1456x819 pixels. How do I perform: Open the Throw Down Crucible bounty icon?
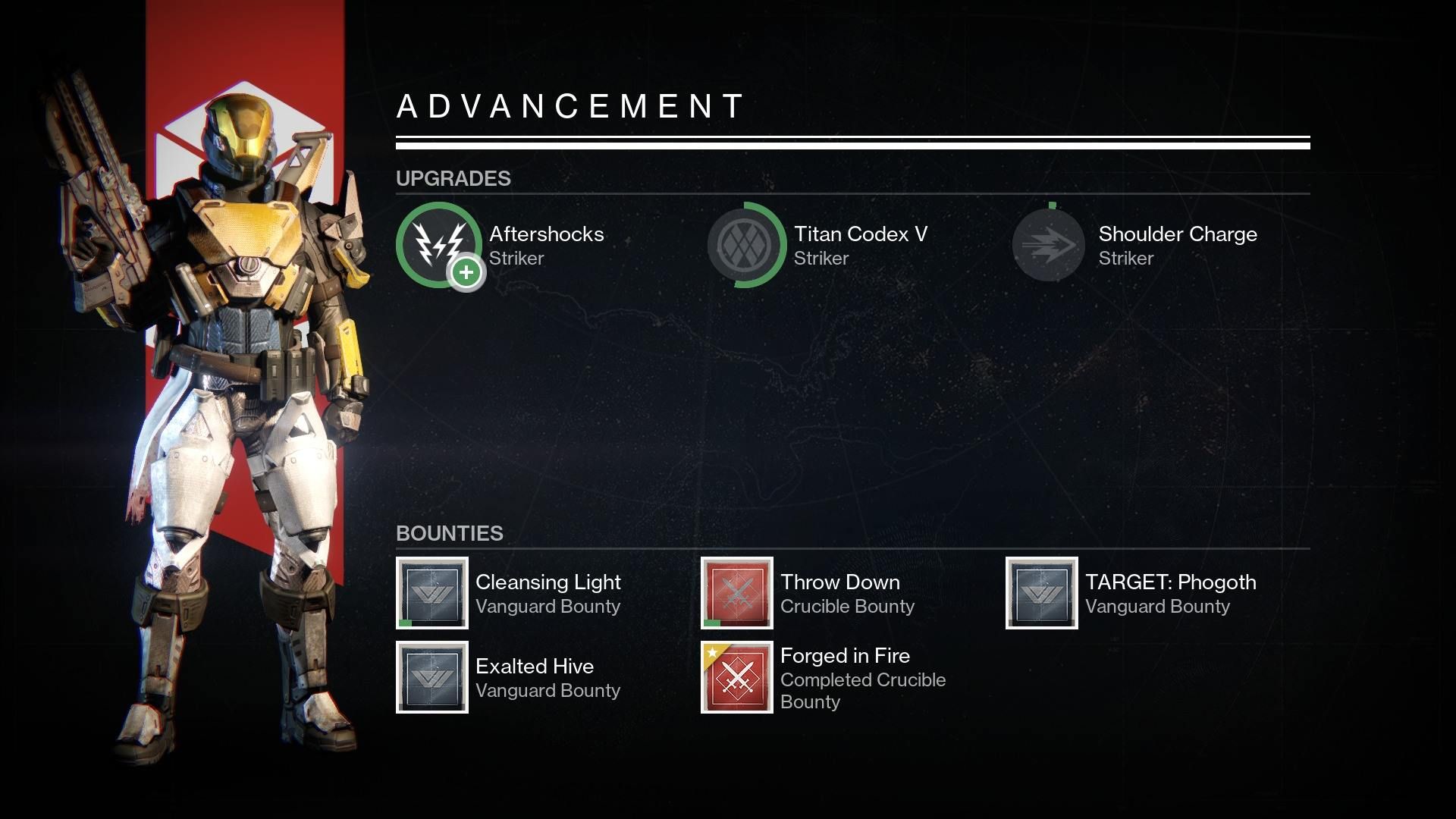(x=735, y=594)
